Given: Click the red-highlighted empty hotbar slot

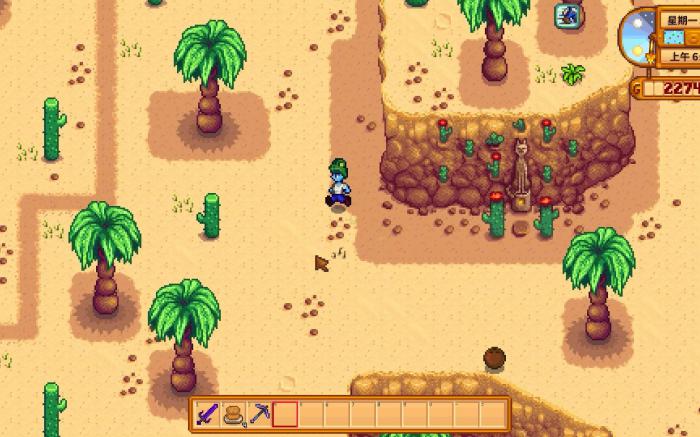Looking at the screenshot, I should [285, 413].
